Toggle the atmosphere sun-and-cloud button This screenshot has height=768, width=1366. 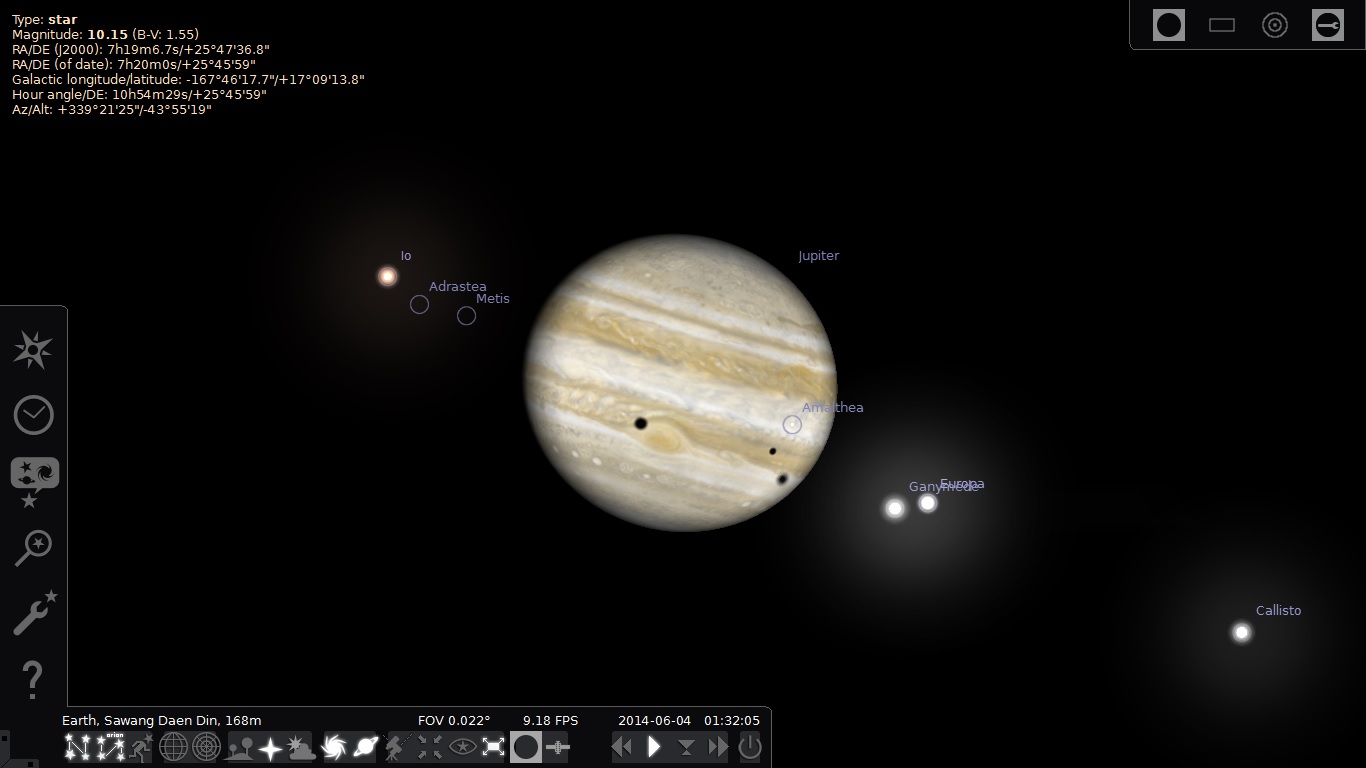point(301,747)
